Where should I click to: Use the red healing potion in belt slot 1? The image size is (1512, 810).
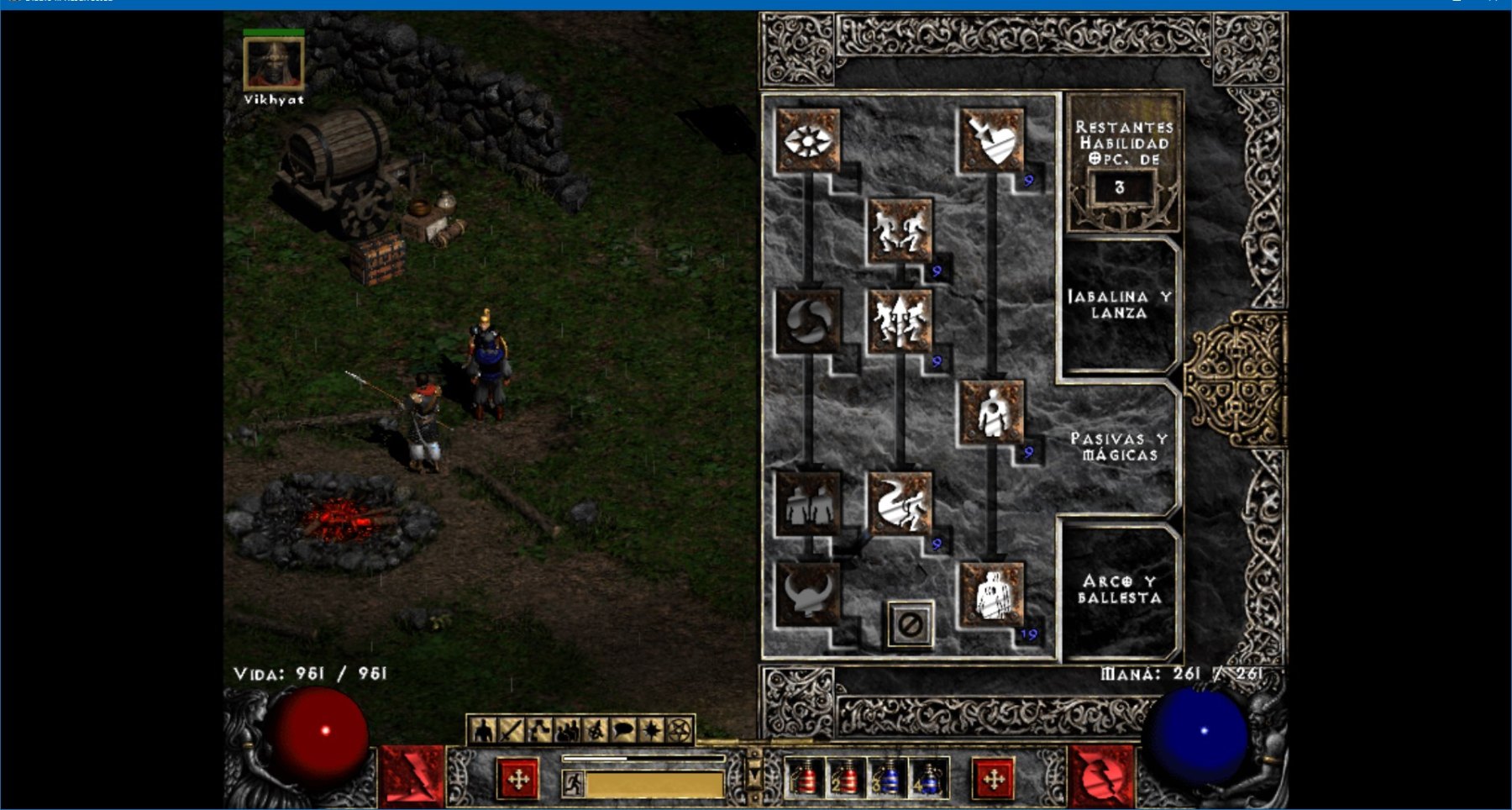804,779
